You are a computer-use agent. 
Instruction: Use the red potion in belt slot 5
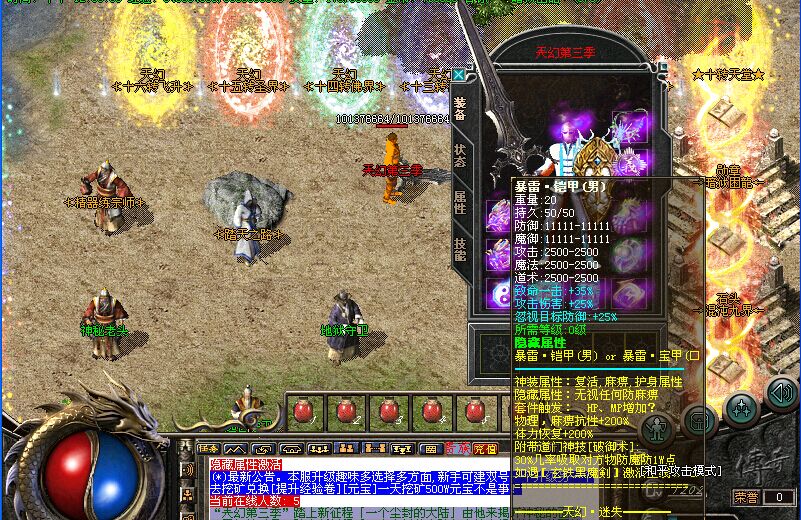coord(474,410)
